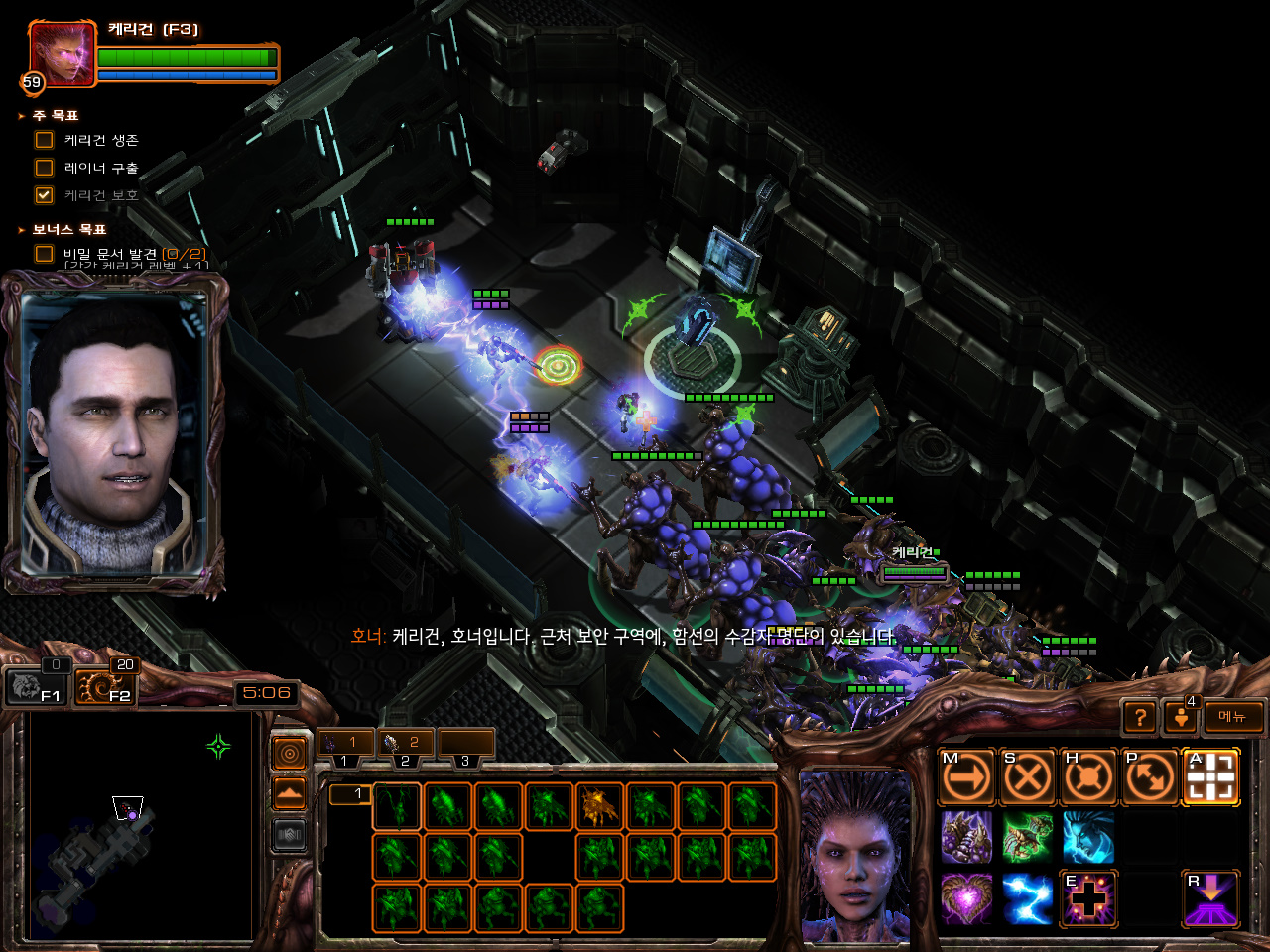Activate the minimap ping button
This screenshot has height=952, width=1270.
[289, 755]
